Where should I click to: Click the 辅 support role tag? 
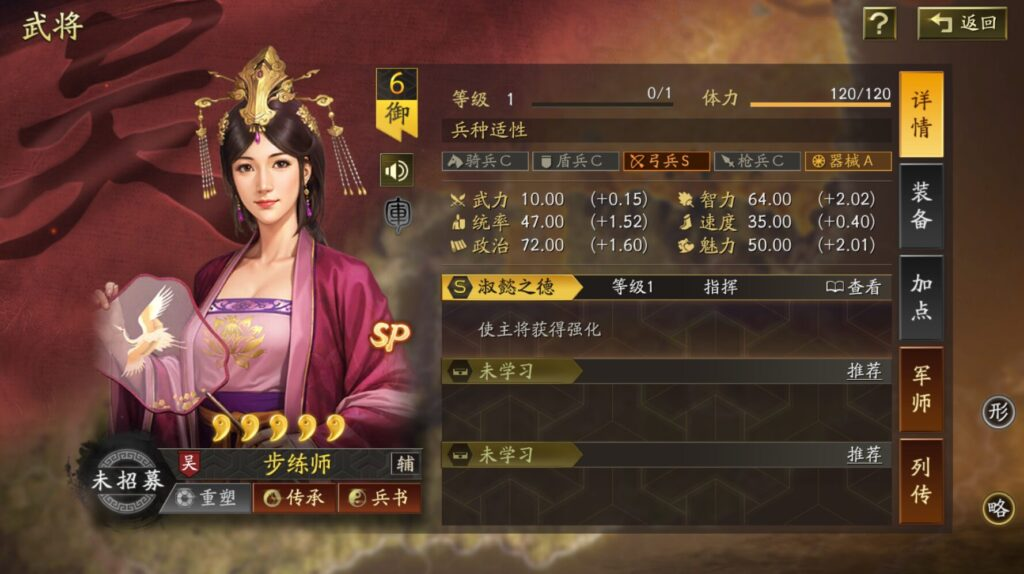click(x=405, y=464)
